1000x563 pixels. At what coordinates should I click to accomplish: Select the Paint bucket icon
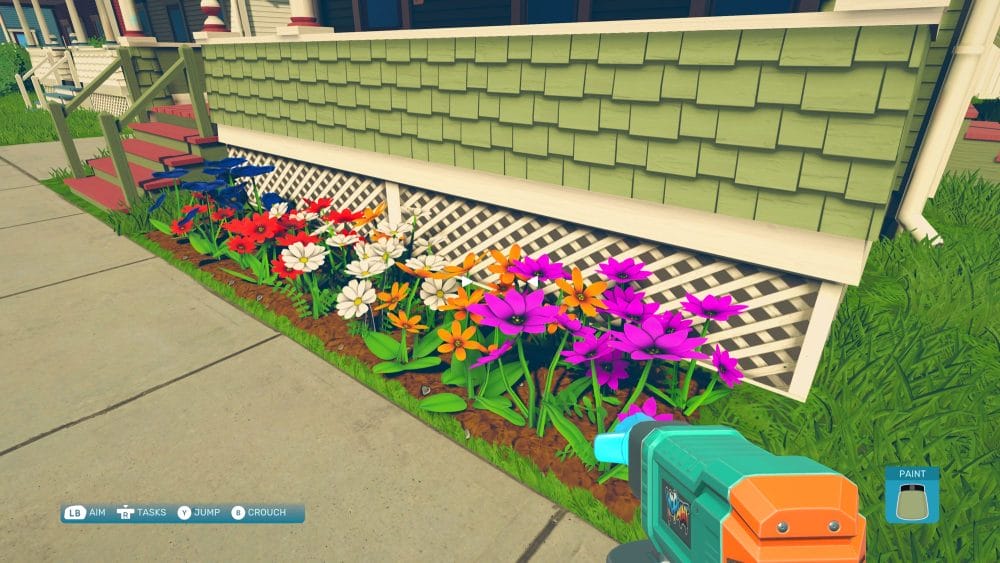pyautogui.click(x=911, y=500)
